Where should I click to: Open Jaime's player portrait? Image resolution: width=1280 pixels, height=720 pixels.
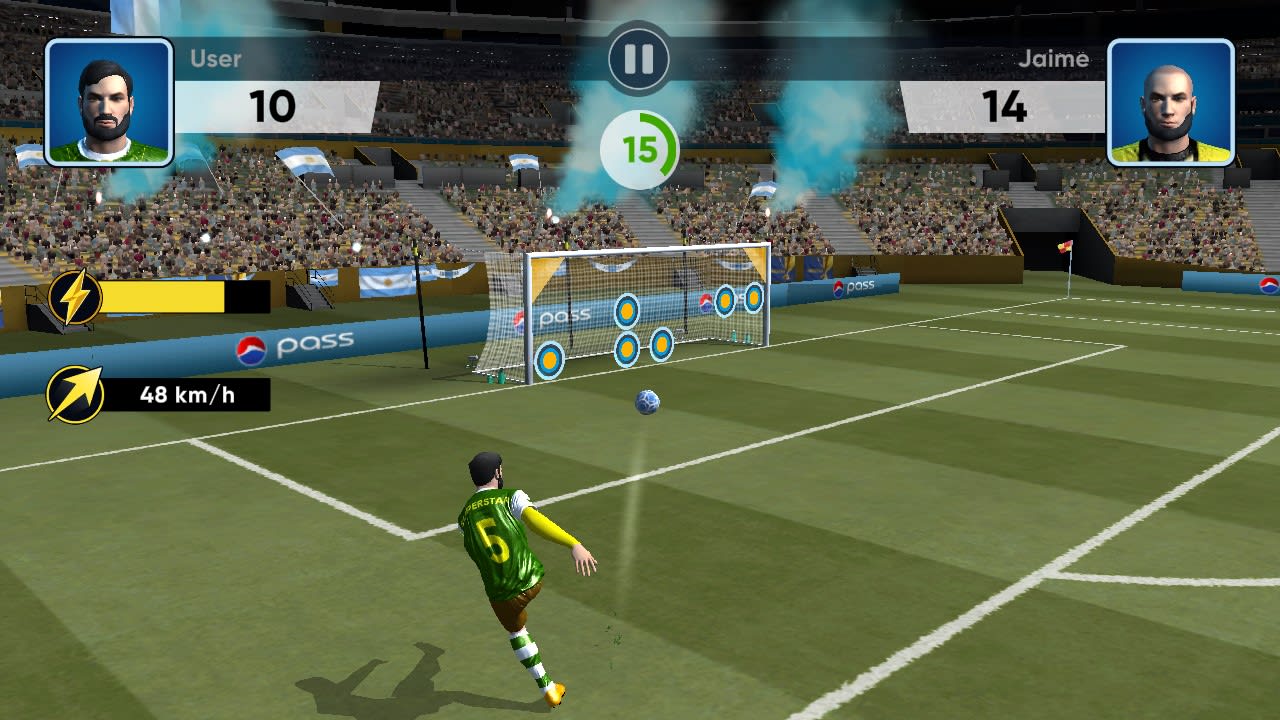pos(1172,103)
